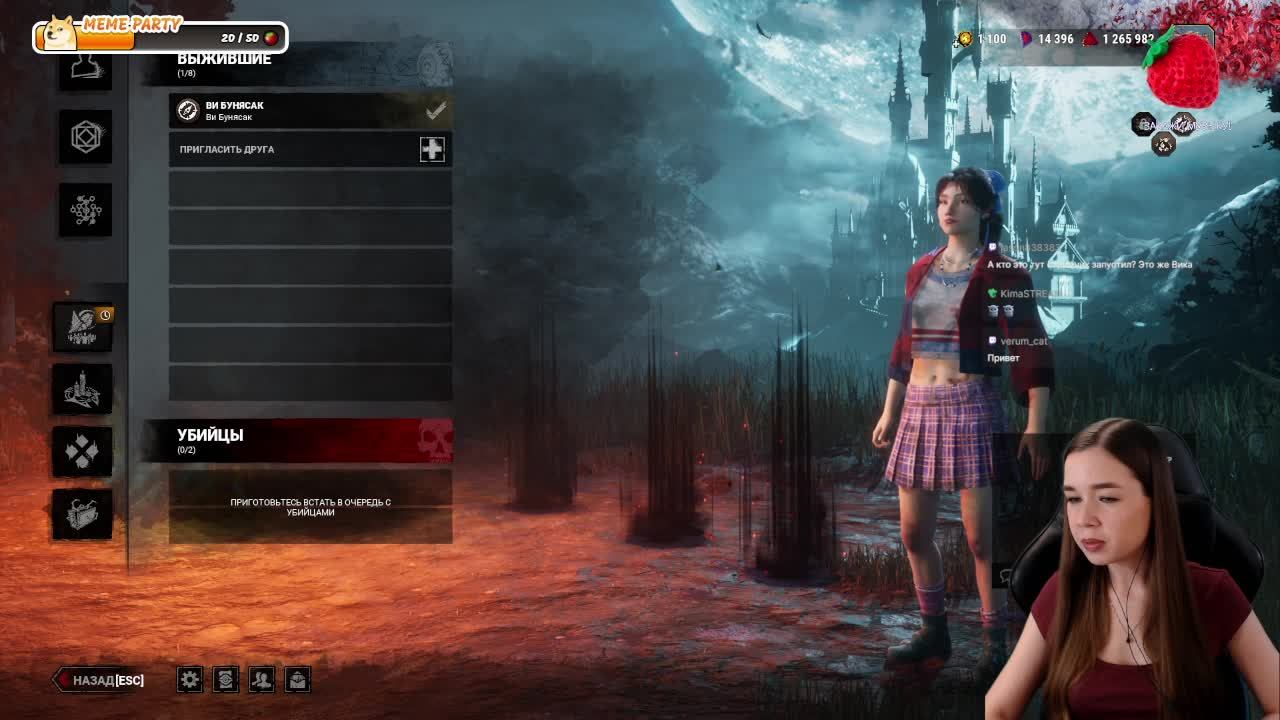This screenshot has width=1280, height=720.
Task: Open the friends list icon
Action: point(262,680)
